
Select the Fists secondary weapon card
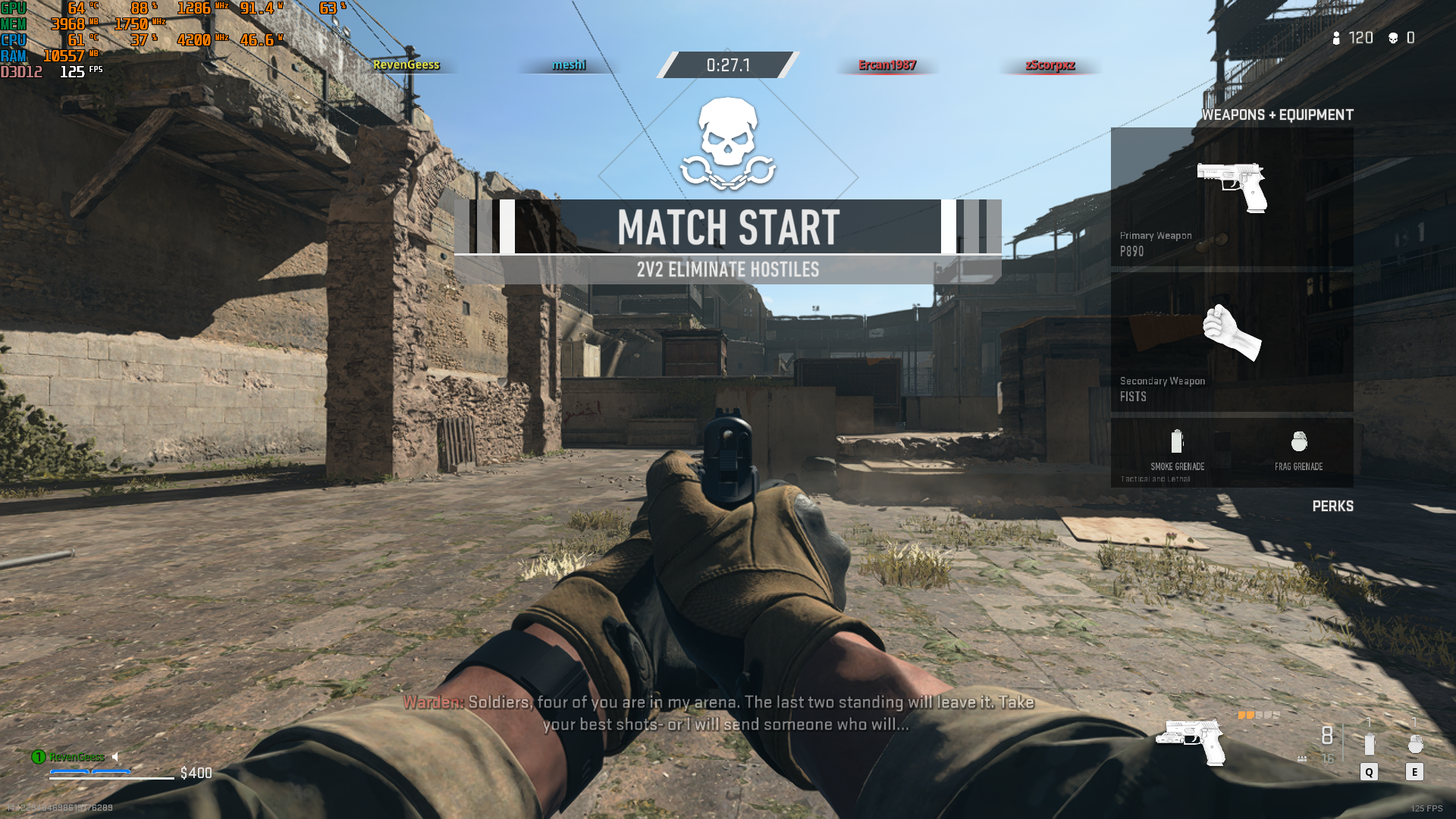click(1232, 343)
